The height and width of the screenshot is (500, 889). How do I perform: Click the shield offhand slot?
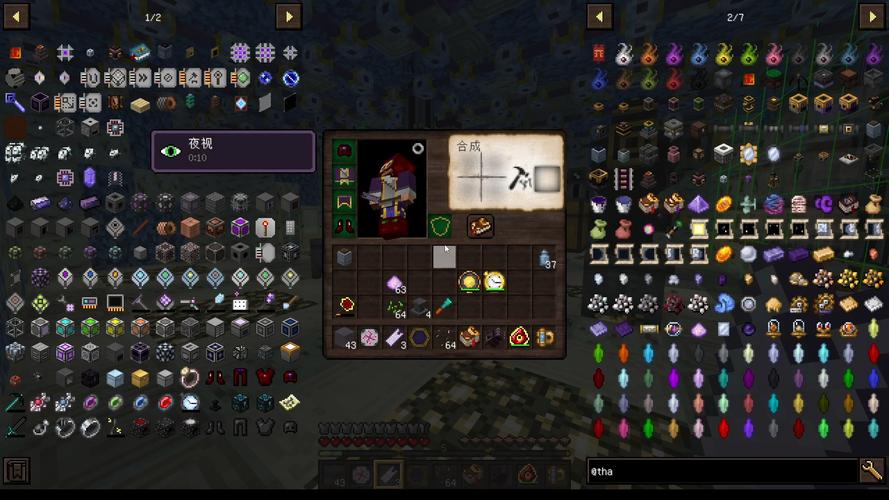tap(440, 227)
